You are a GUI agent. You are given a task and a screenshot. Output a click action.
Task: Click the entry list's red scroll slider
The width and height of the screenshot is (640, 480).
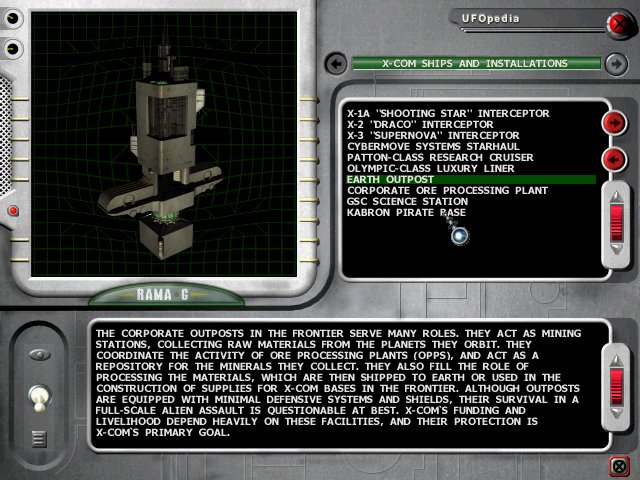[x=616, y=219]
